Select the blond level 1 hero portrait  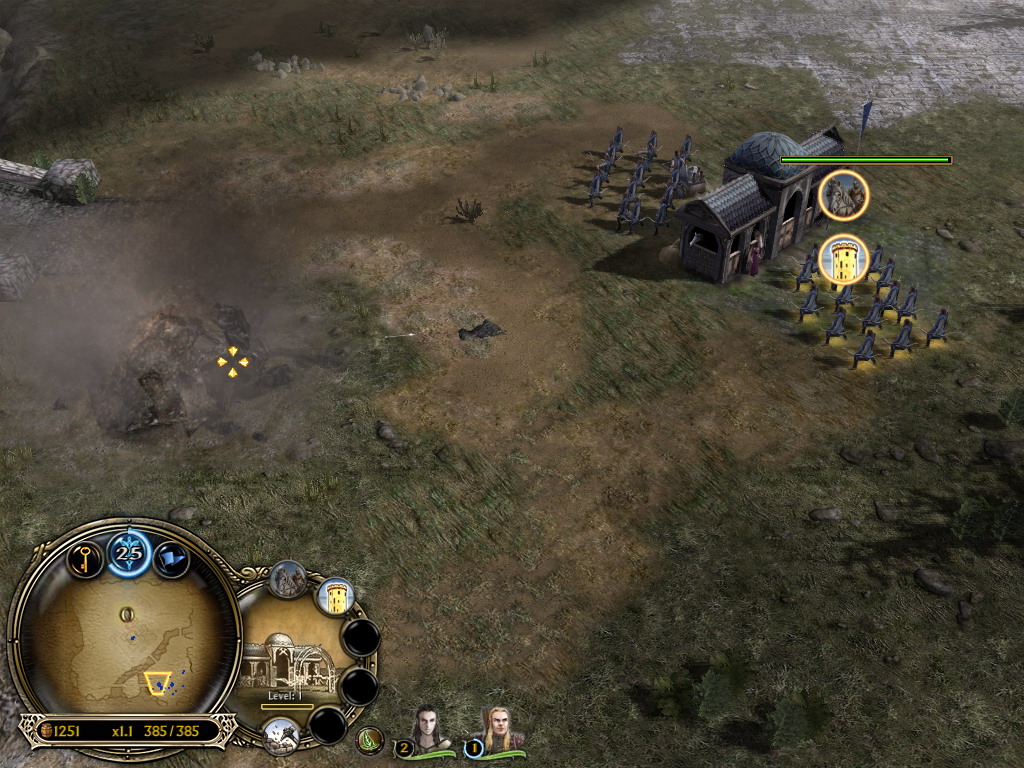[496, 730]
